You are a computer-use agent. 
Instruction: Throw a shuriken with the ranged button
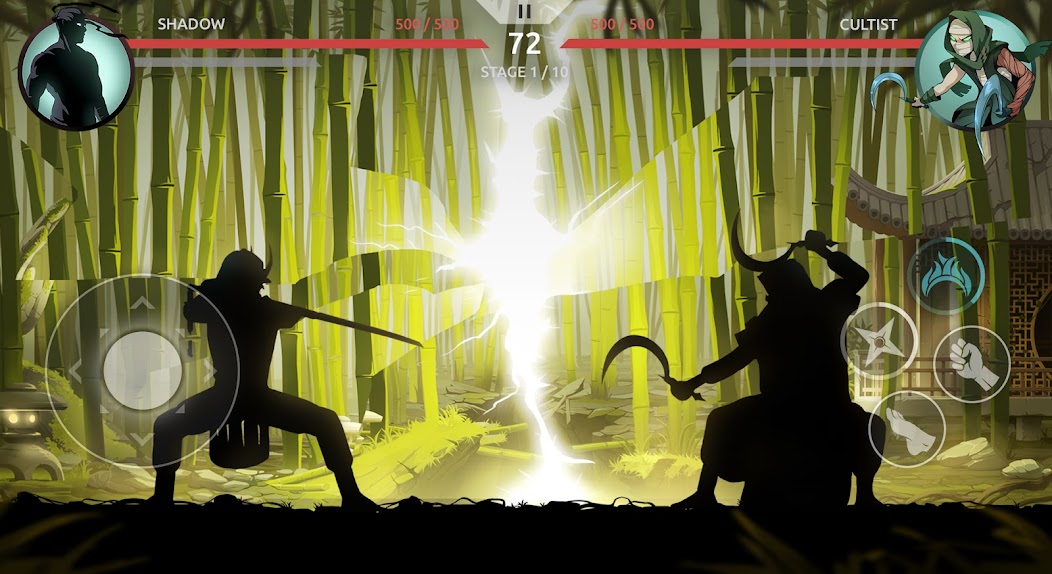[x=879, y=340]
